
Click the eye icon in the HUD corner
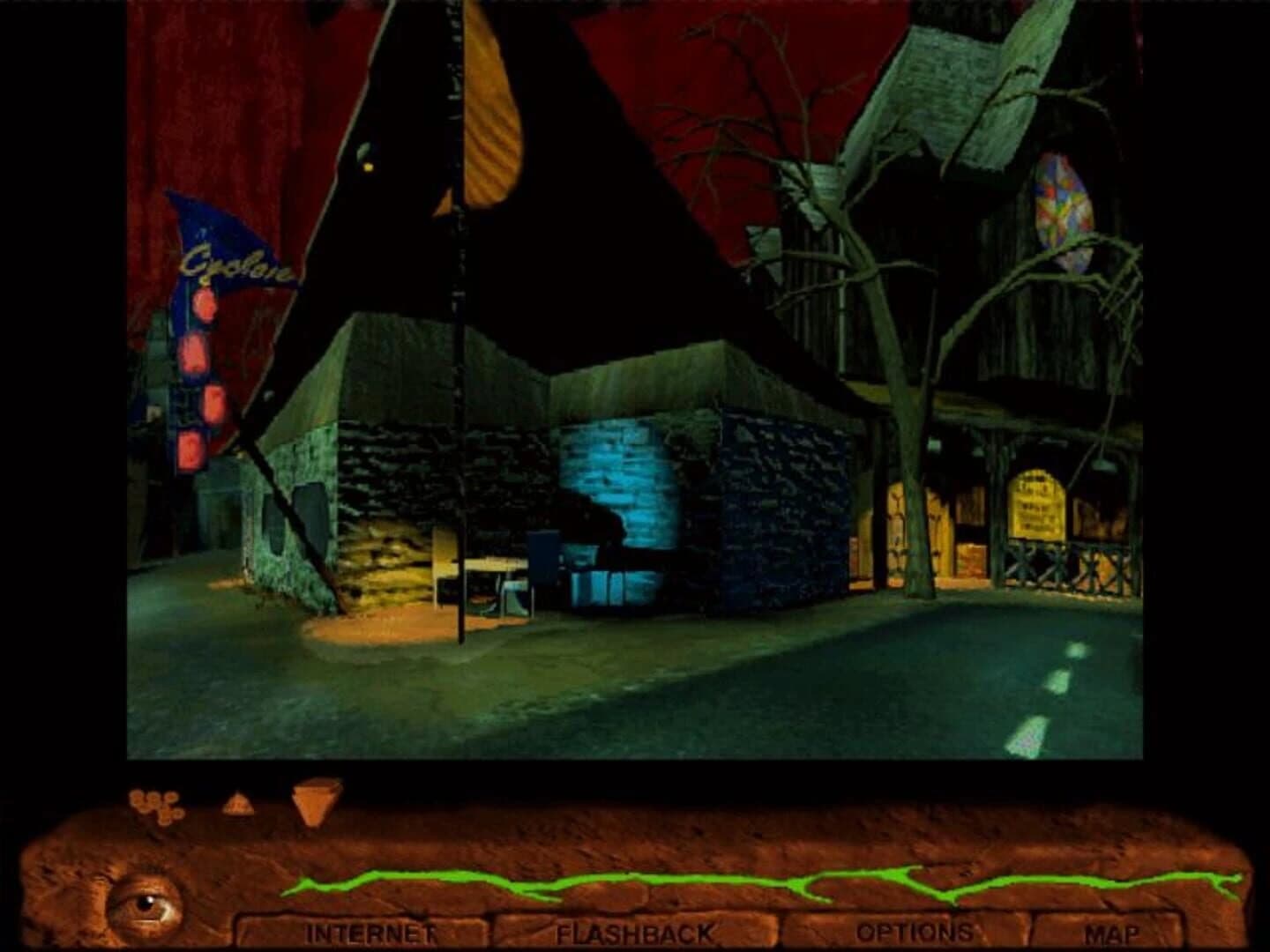click(148, 904)
